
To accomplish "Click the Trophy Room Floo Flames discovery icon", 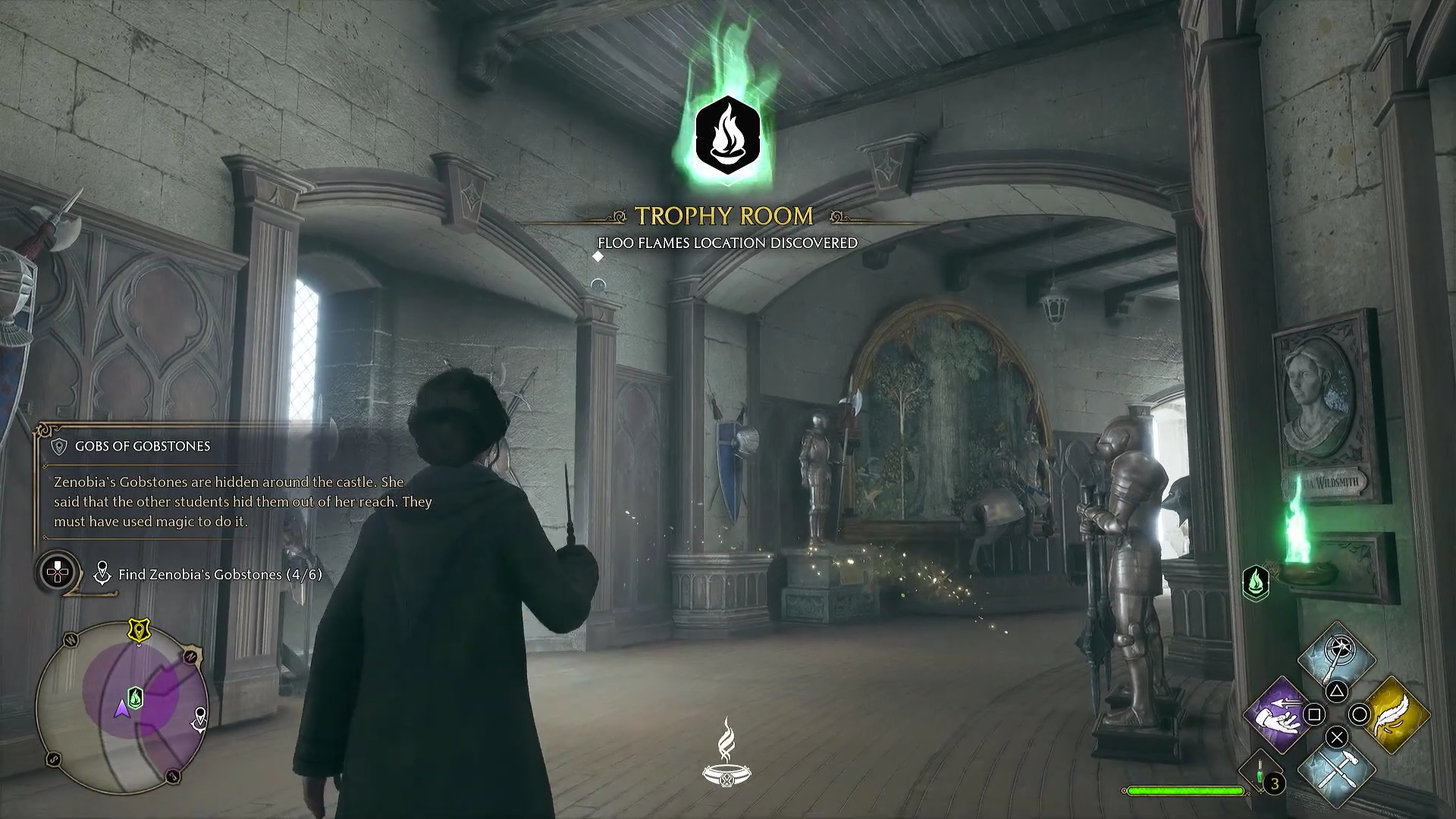I will (x=727, y=136).
